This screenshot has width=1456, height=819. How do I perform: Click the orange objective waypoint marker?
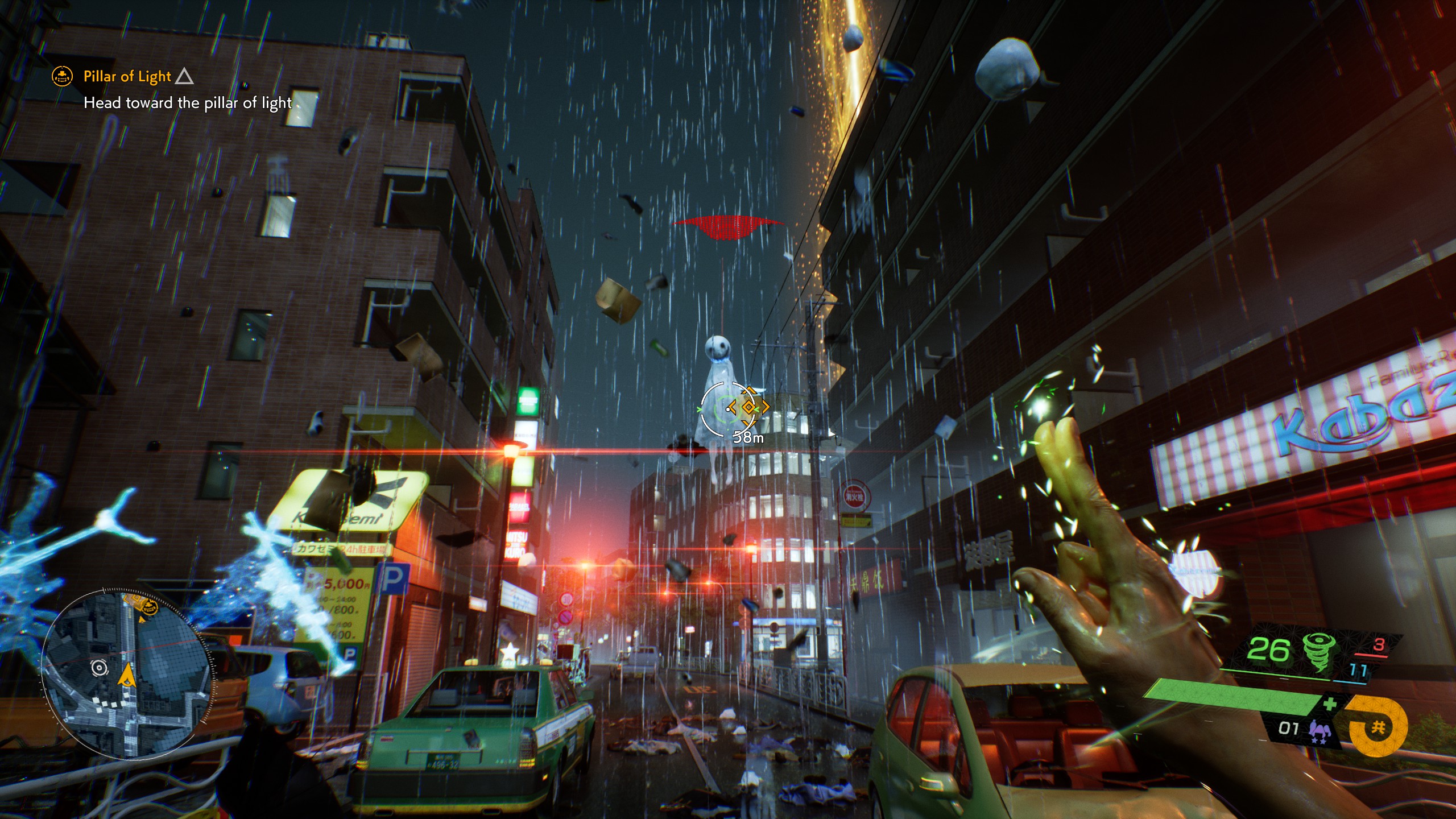748,407
